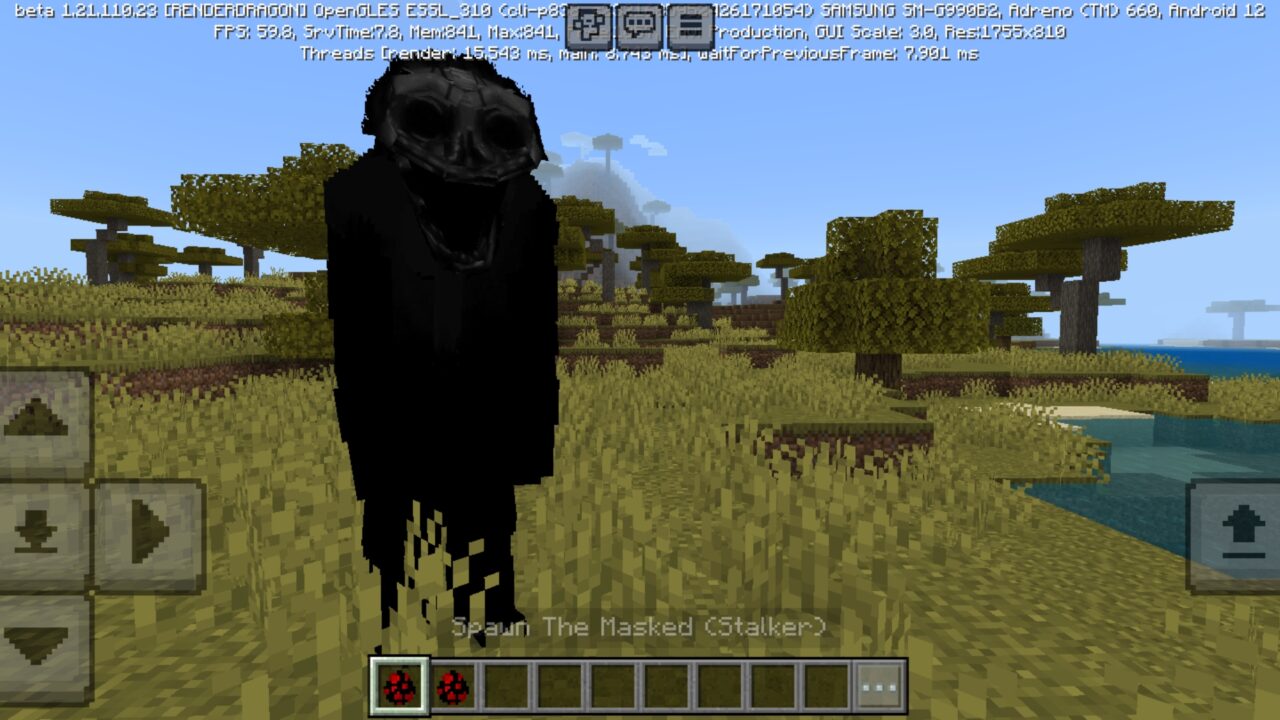Expand the full inventory with the hotbar dots button
The image size is (1280, 720).
click(878, 685)
